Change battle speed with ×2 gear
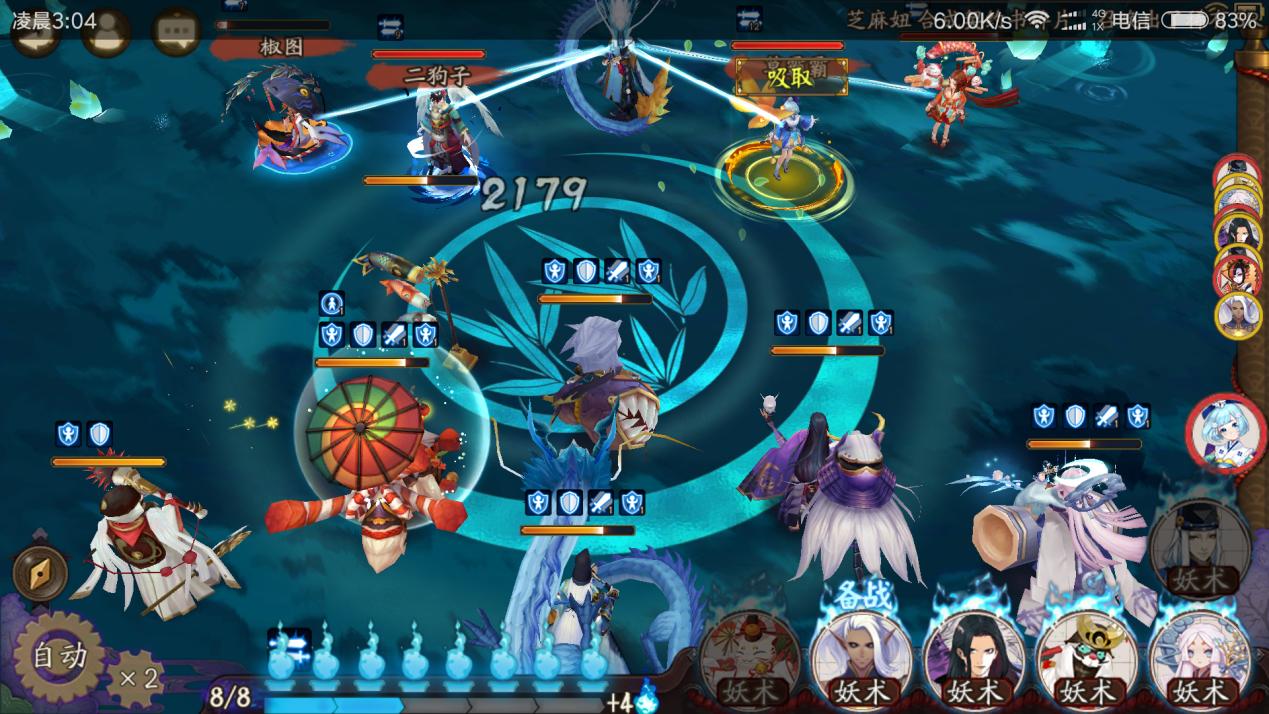Image resolution: width=1269 pixels, height=714 pixels. click(136, 678)
